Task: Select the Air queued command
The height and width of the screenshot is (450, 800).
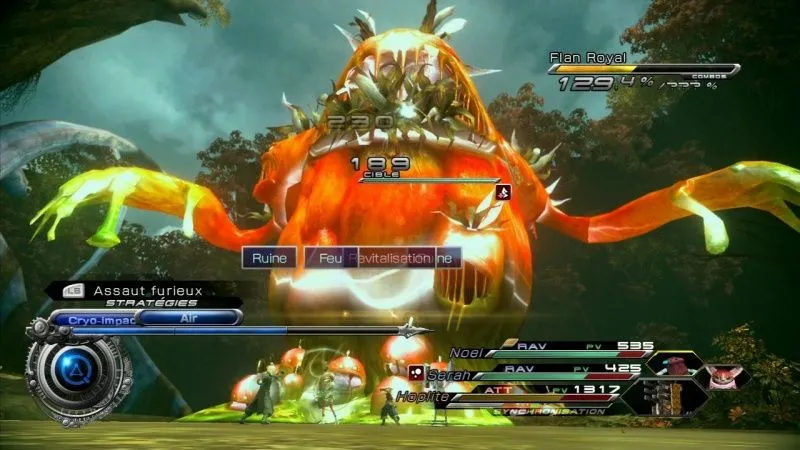Action: point(189,317)
